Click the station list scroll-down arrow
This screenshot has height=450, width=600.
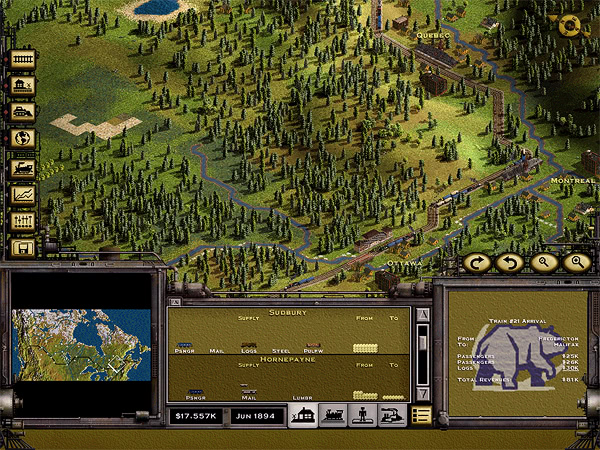pyautogui.click(x=422, y=393)
